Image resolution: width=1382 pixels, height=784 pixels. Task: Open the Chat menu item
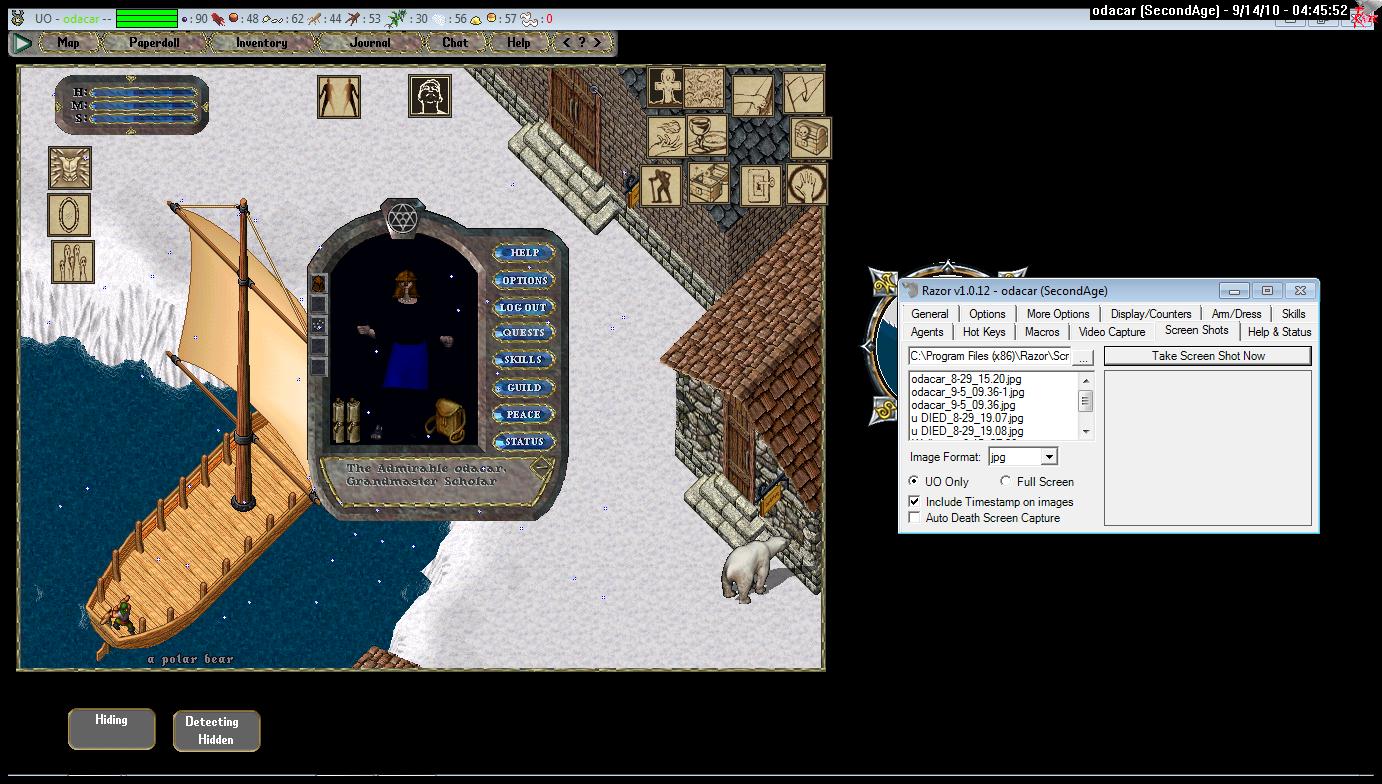click(x=455, y=43)
